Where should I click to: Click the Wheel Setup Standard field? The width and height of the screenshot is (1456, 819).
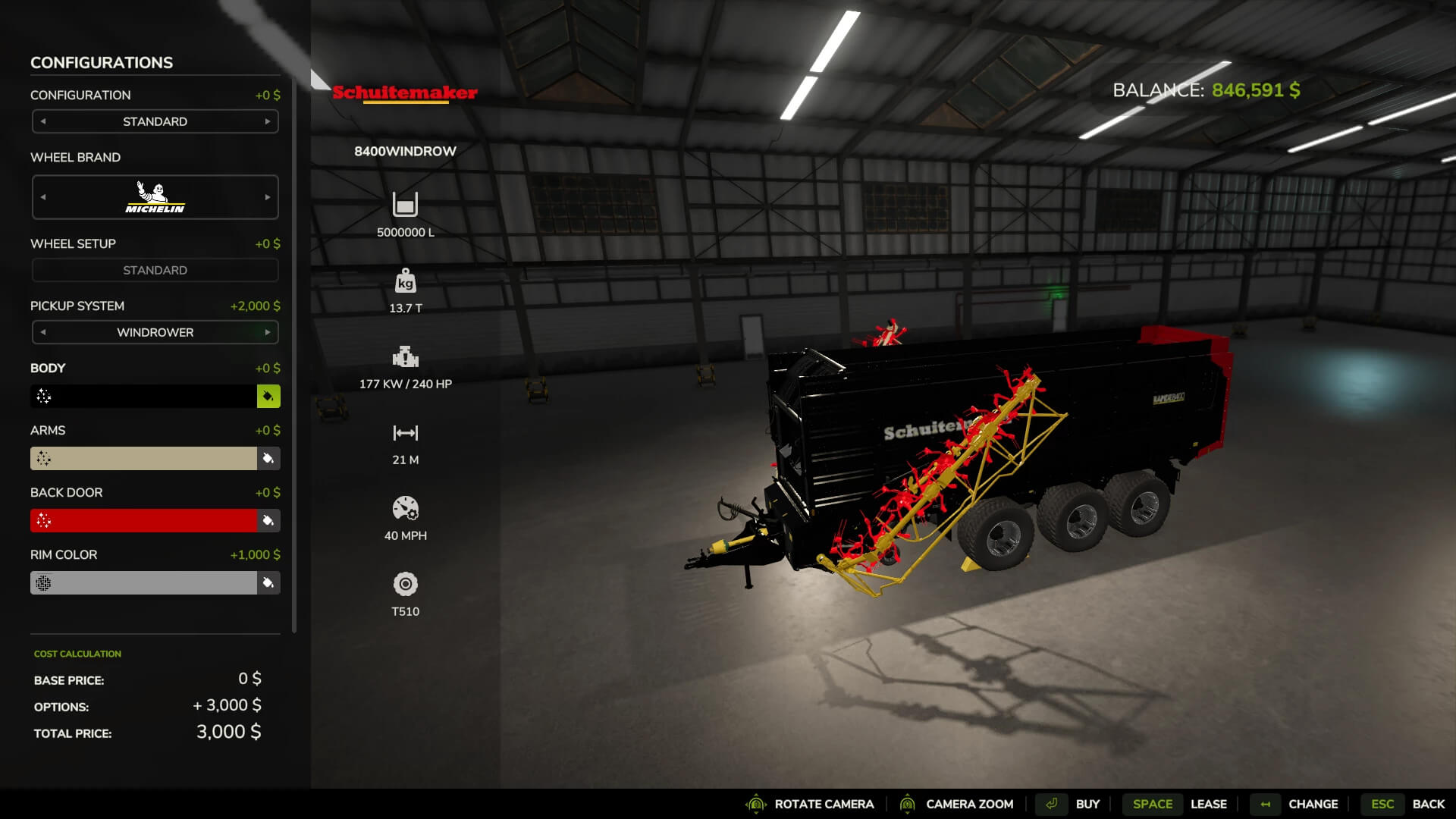click(155, 270)
